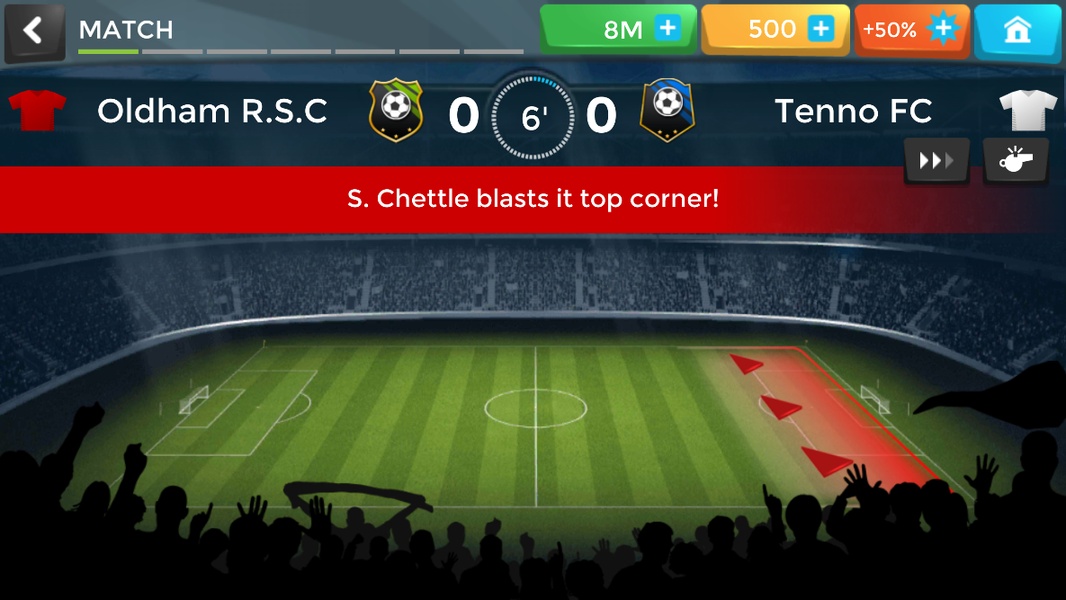Fast forward the match

click(936, 161)
